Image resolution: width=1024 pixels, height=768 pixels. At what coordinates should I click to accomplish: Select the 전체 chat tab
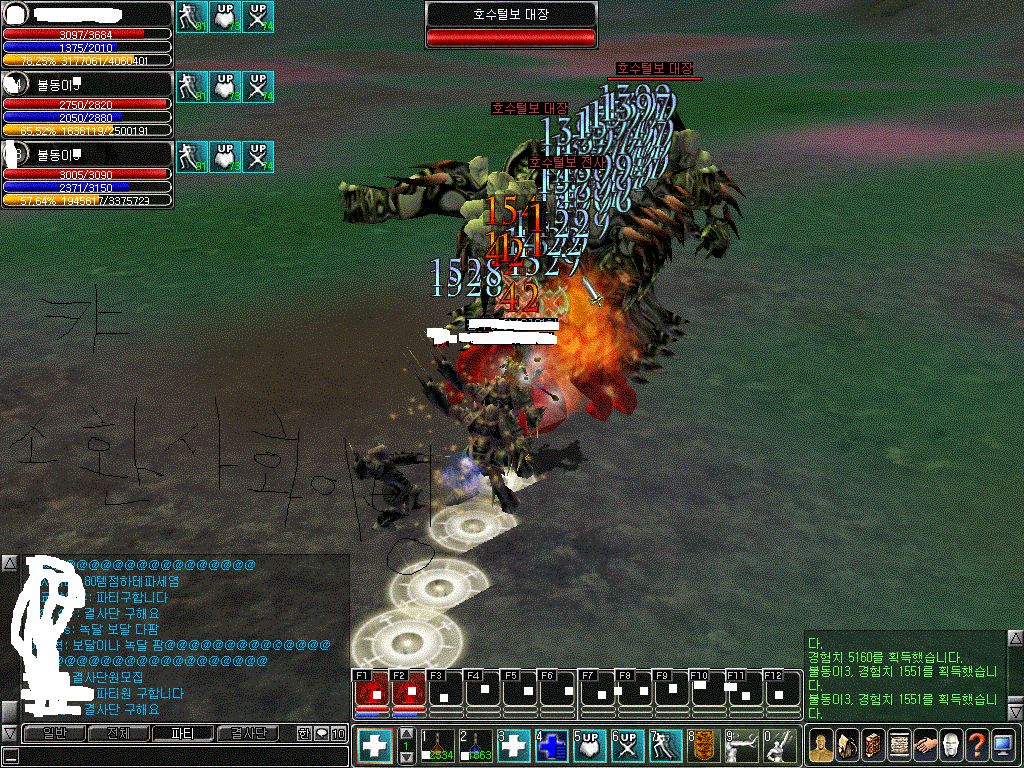click(x=117, y=733)
